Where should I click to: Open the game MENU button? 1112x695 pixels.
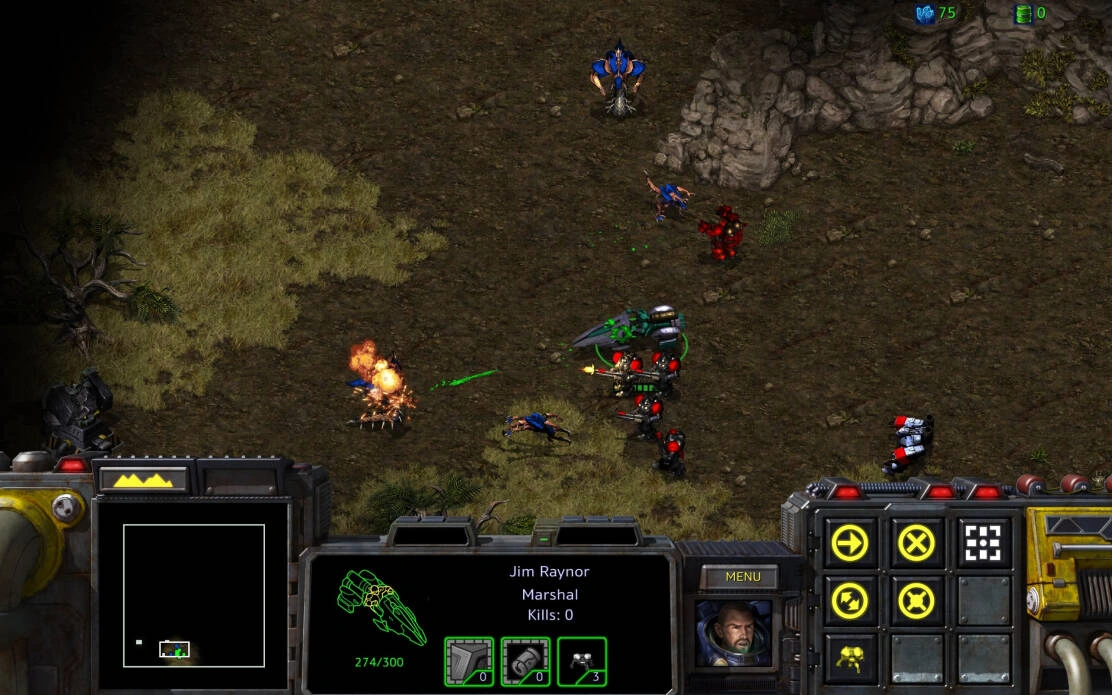click(743, 577)
